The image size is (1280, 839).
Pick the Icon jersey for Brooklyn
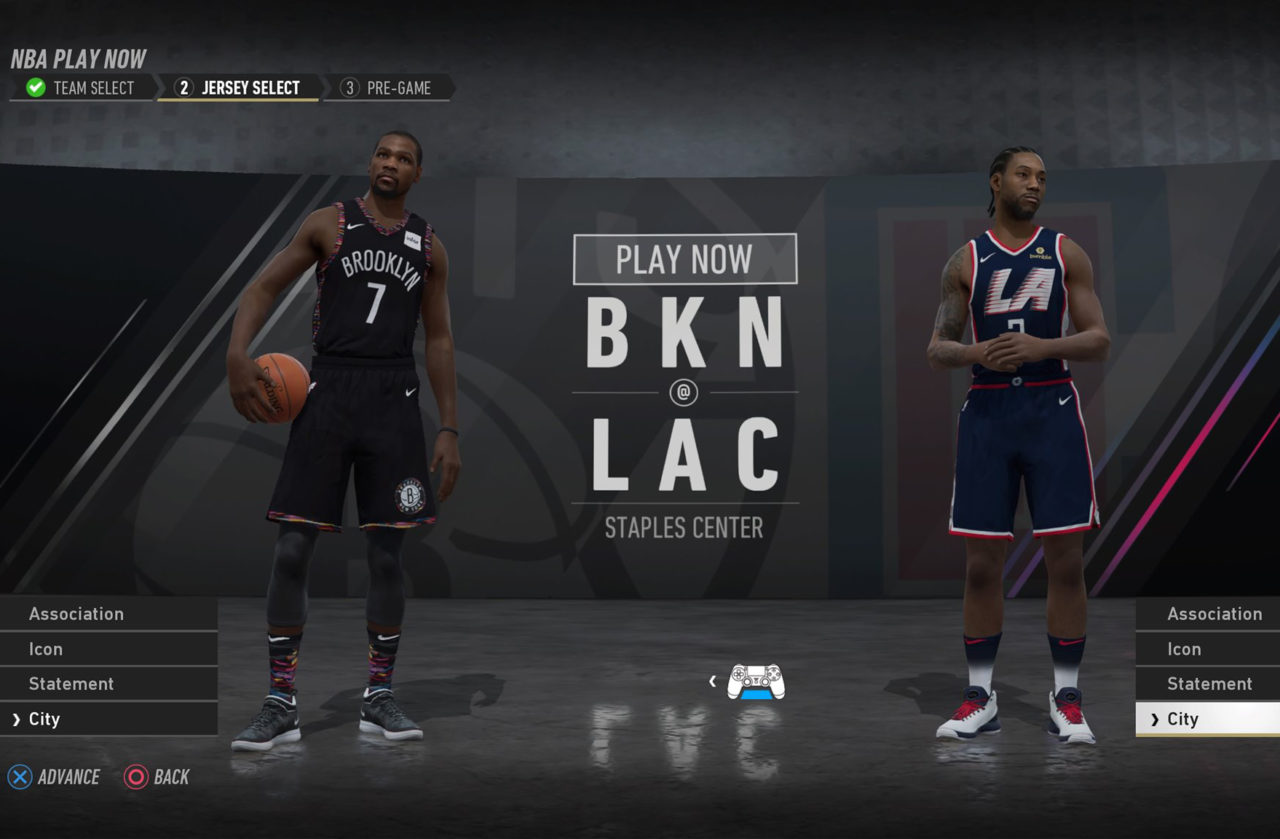click(x=108, y=649)
